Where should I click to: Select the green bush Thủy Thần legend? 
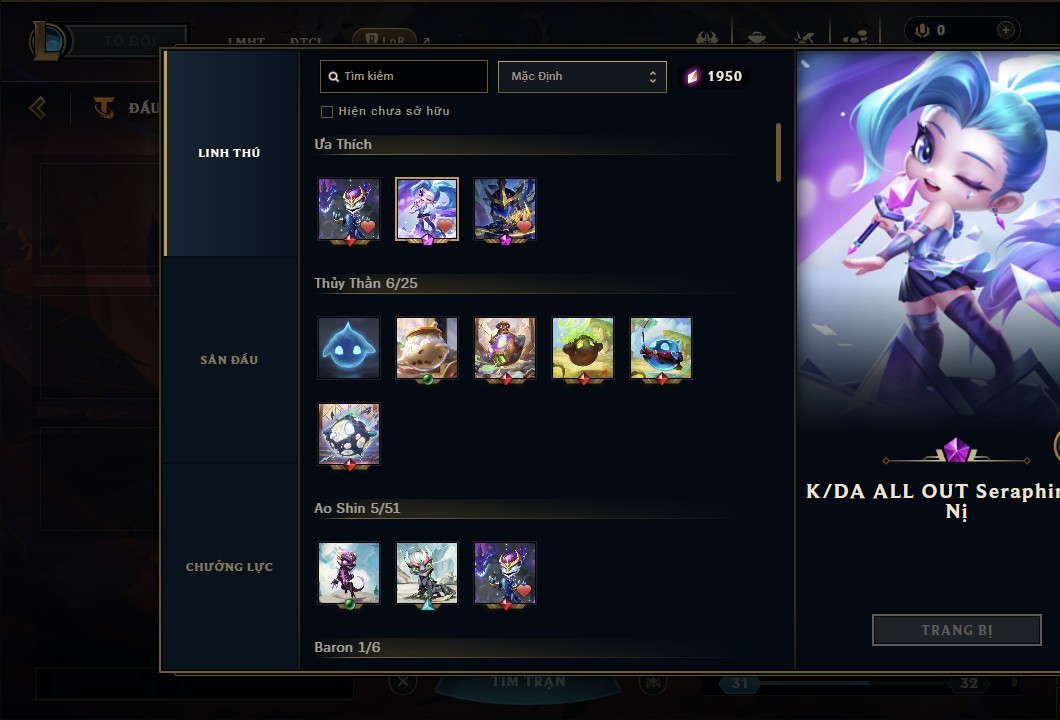pos(583,348)
